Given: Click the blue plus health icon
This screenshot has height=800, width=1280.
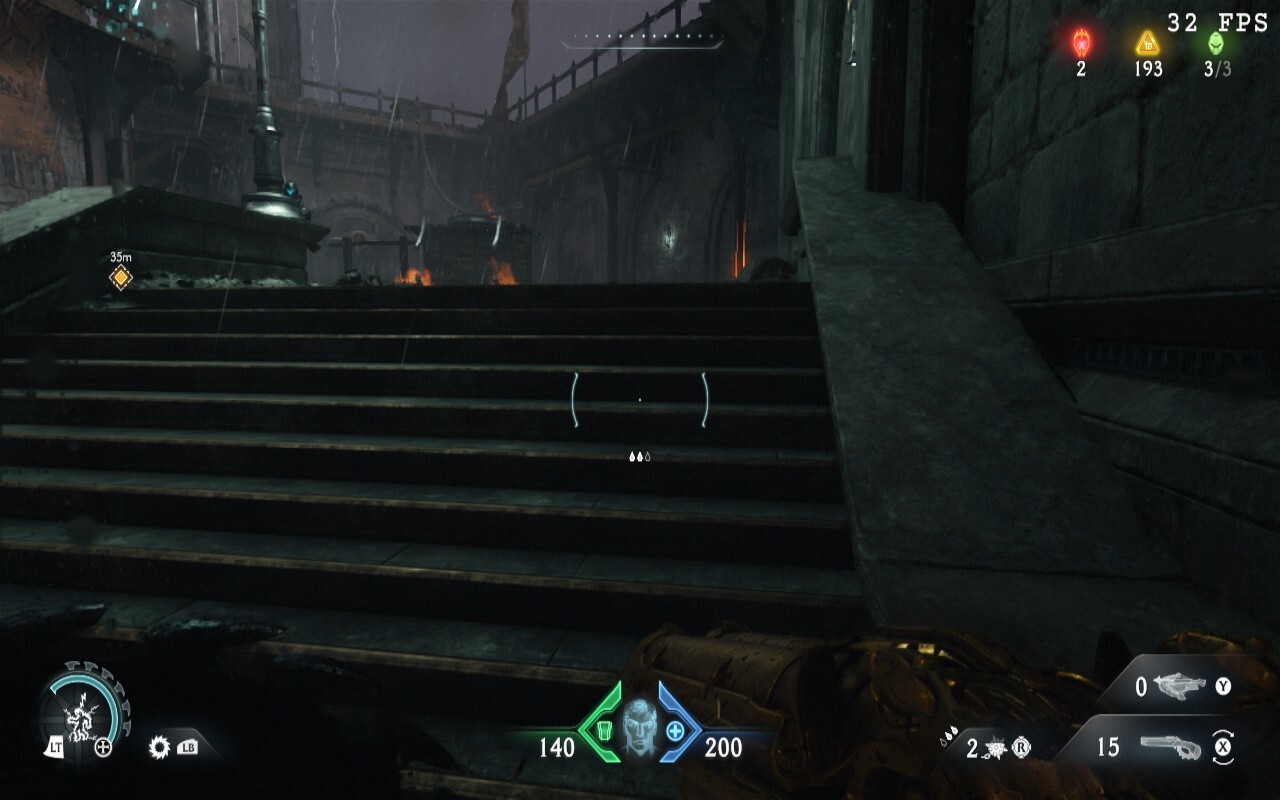Looking at the screenshot, I should (675, 731).
